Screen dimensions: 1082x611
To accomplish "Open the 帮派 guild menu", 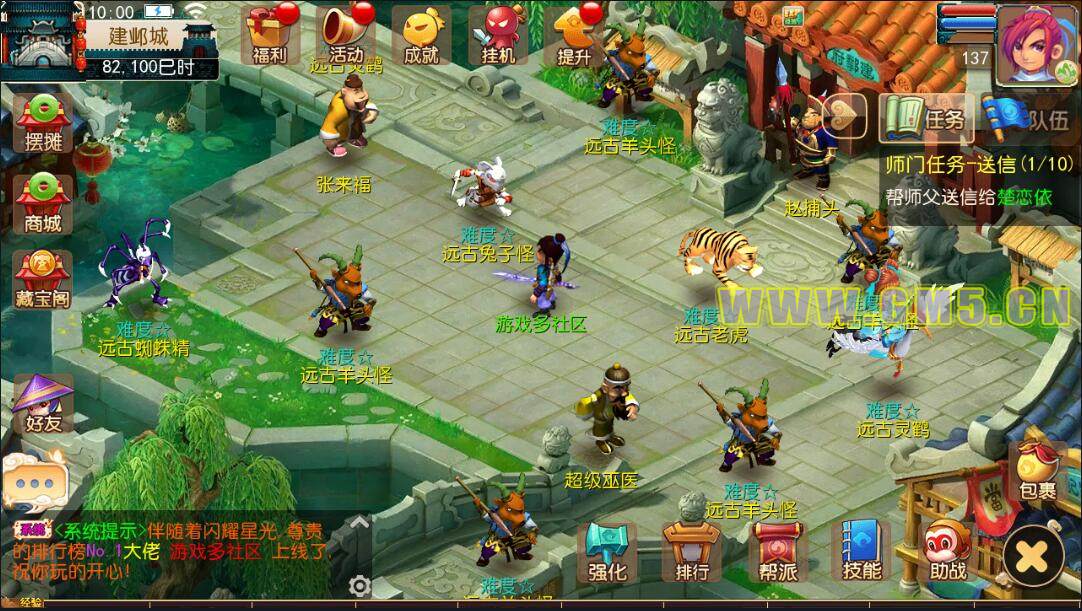I will [x=777, y=553].
